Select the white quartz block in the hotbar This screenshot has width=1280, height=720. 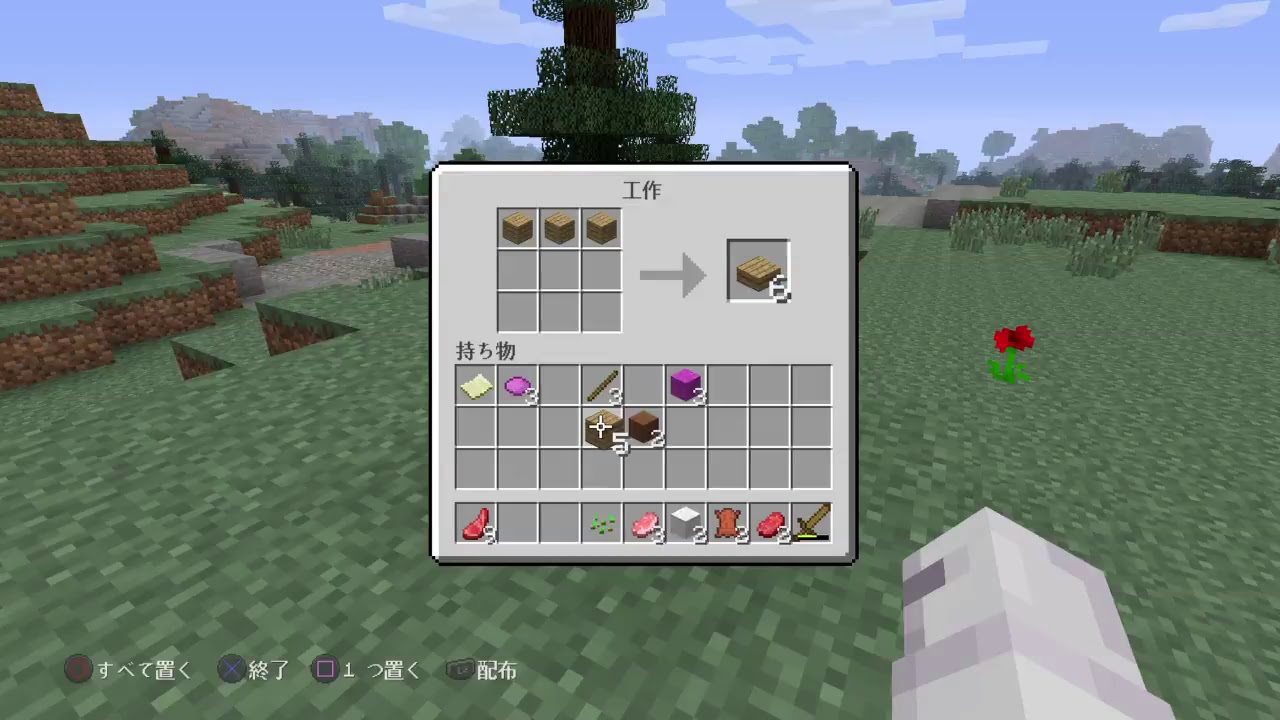[x=685, y=523]
